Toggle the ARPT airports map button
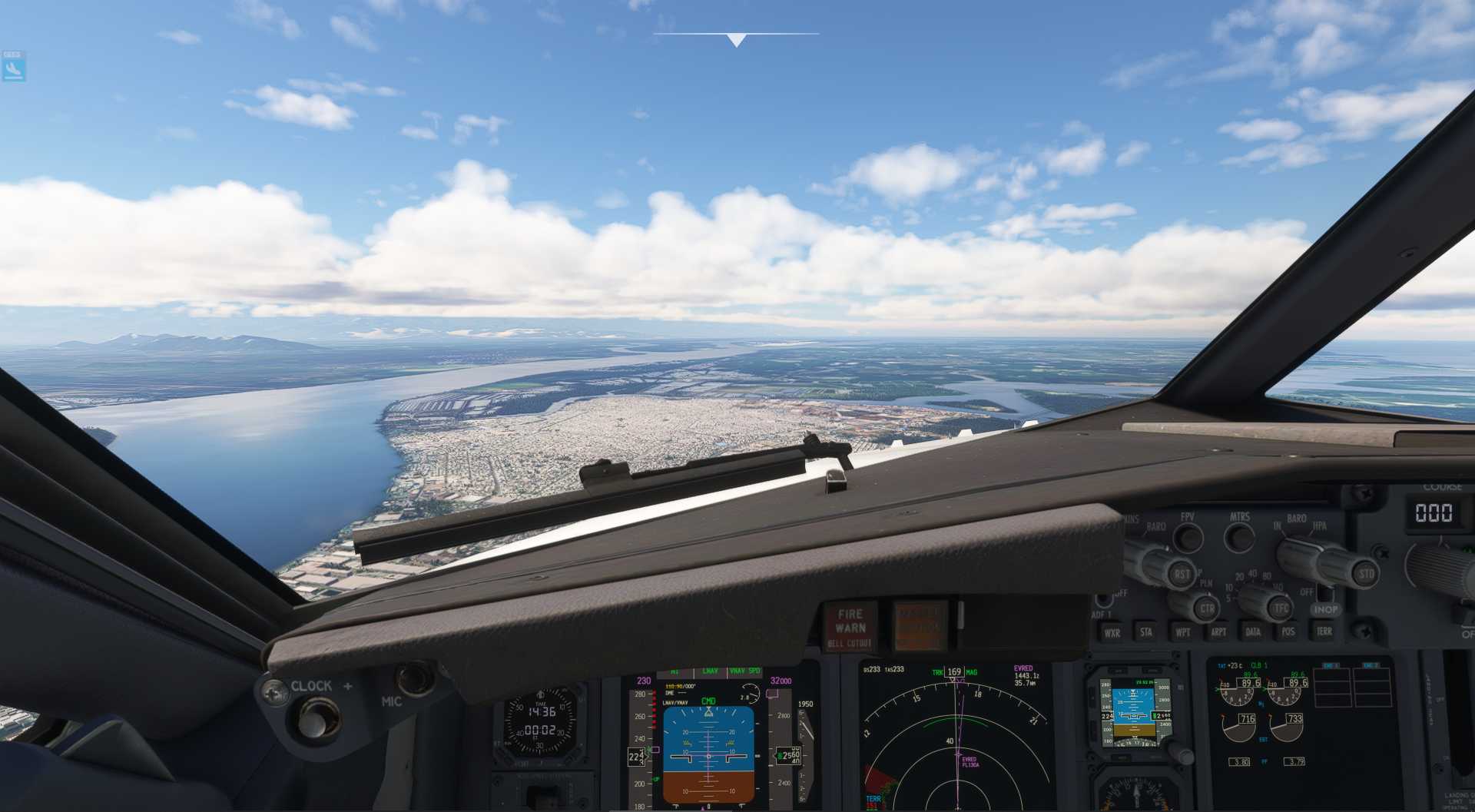Image resolution: width=1475 pixels, height=812 pixels. tap(1218, 632)
